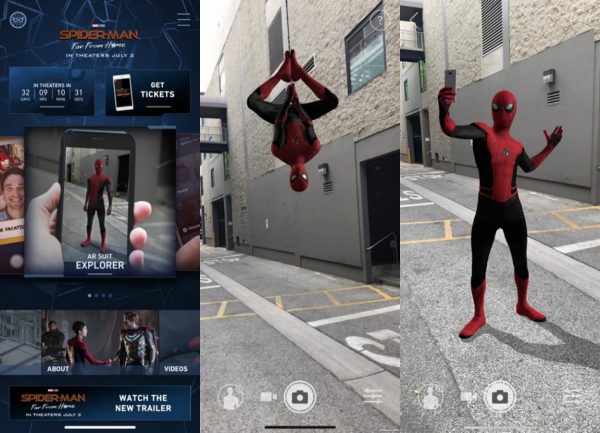Hit the camera shutter on the selfie-pose Spider-Man screen
This screenshot has width=600, height=433.
click(499, 396)
